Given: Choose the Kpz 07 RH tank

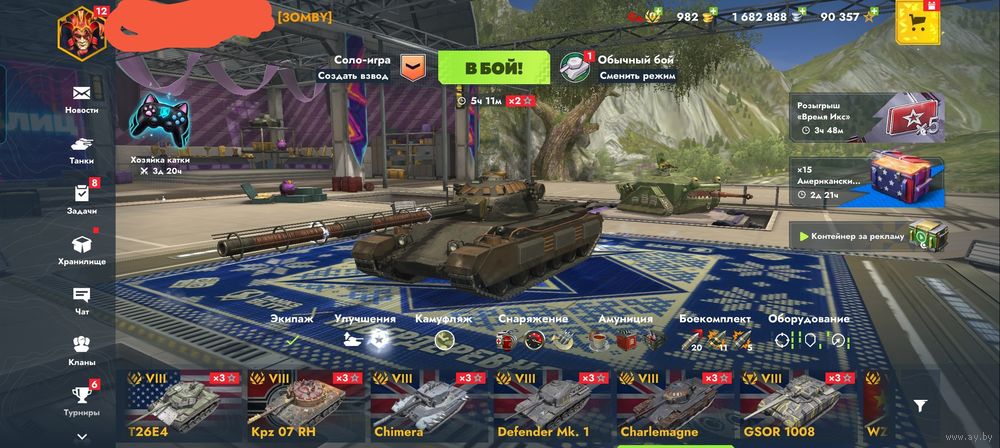Looking at the screenshot, I should (306, 406).
